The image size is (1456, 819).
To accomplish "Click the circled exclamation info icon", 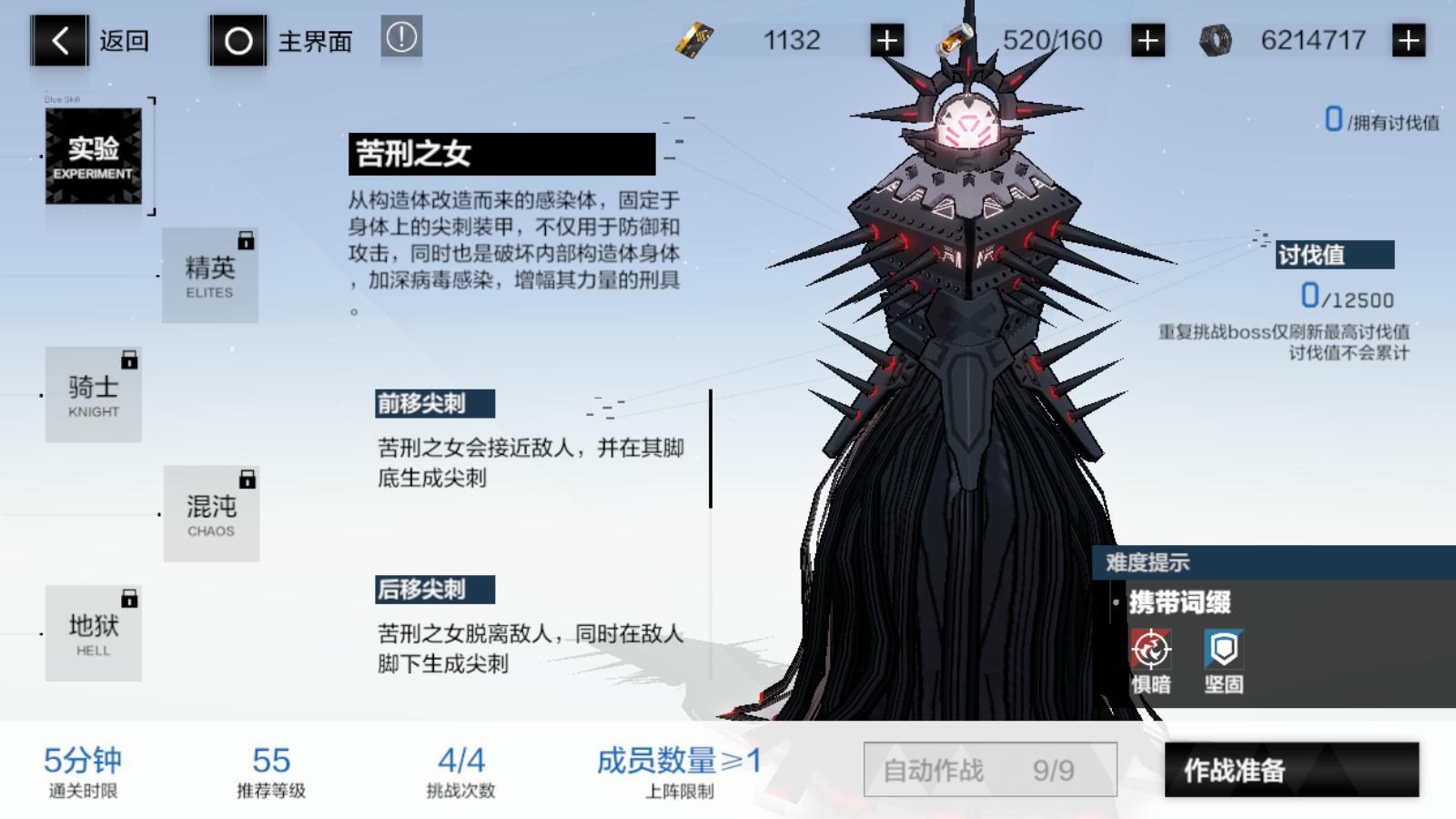I will click(x=402, y=38).
